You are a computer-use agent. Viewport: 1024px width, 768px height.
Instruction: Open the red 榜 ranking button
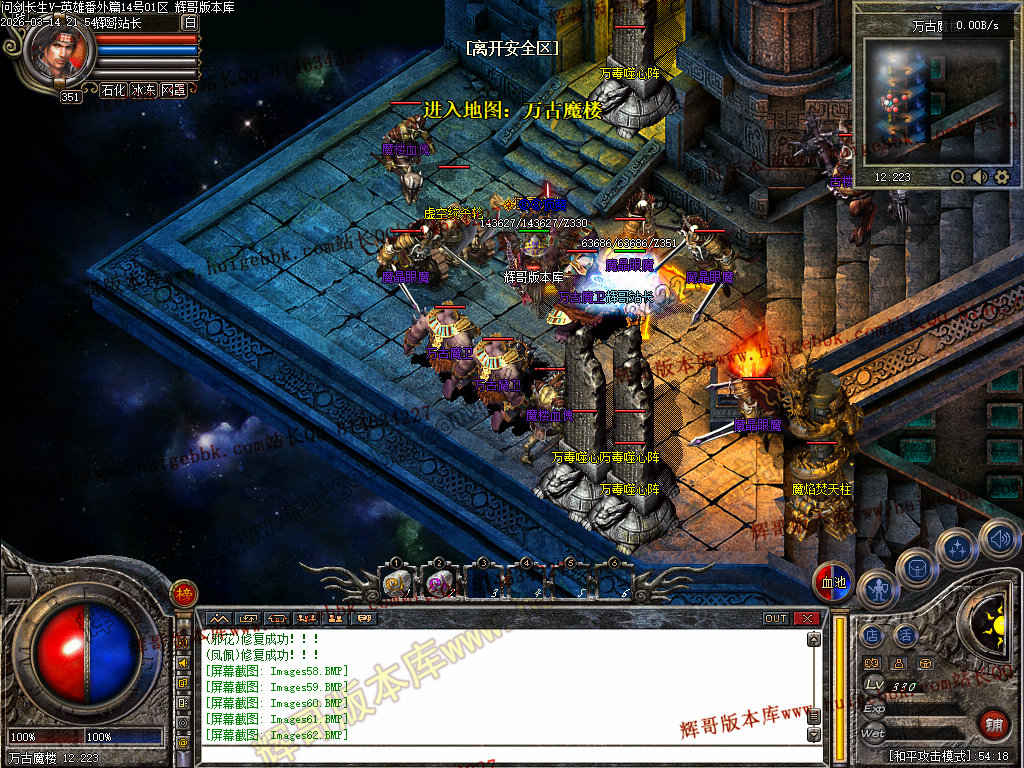[x=183, y=593]
